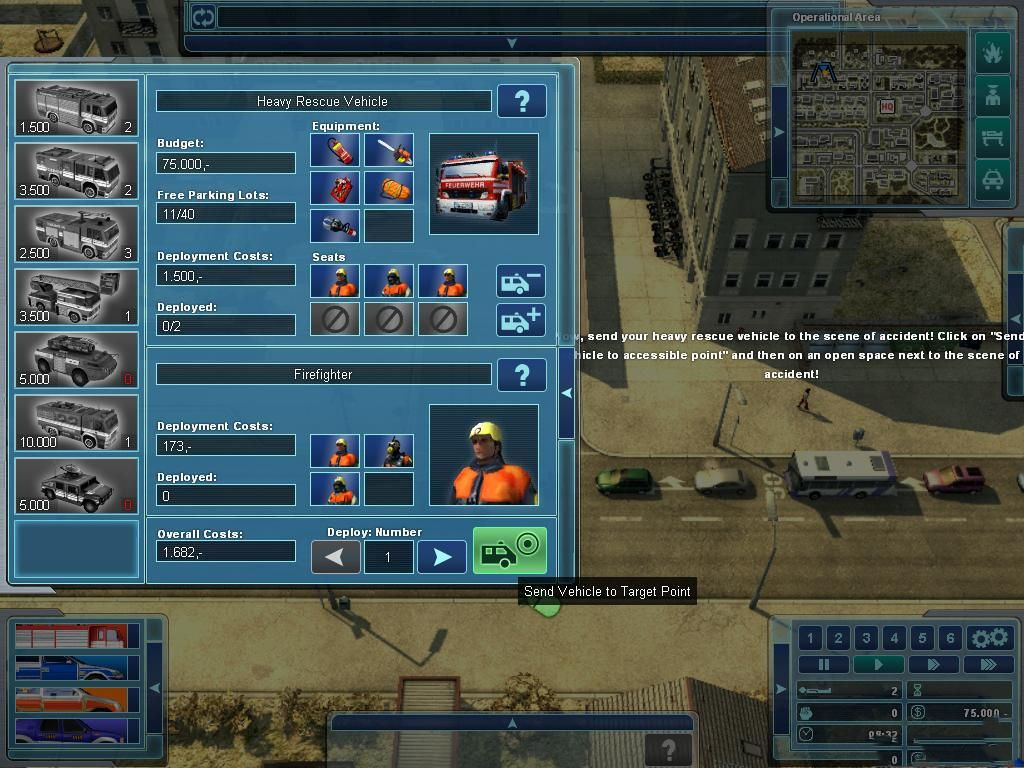Send Vehicle to Target Point button
The width and height of the screenshot is (1024, 768).
point(510,551)
